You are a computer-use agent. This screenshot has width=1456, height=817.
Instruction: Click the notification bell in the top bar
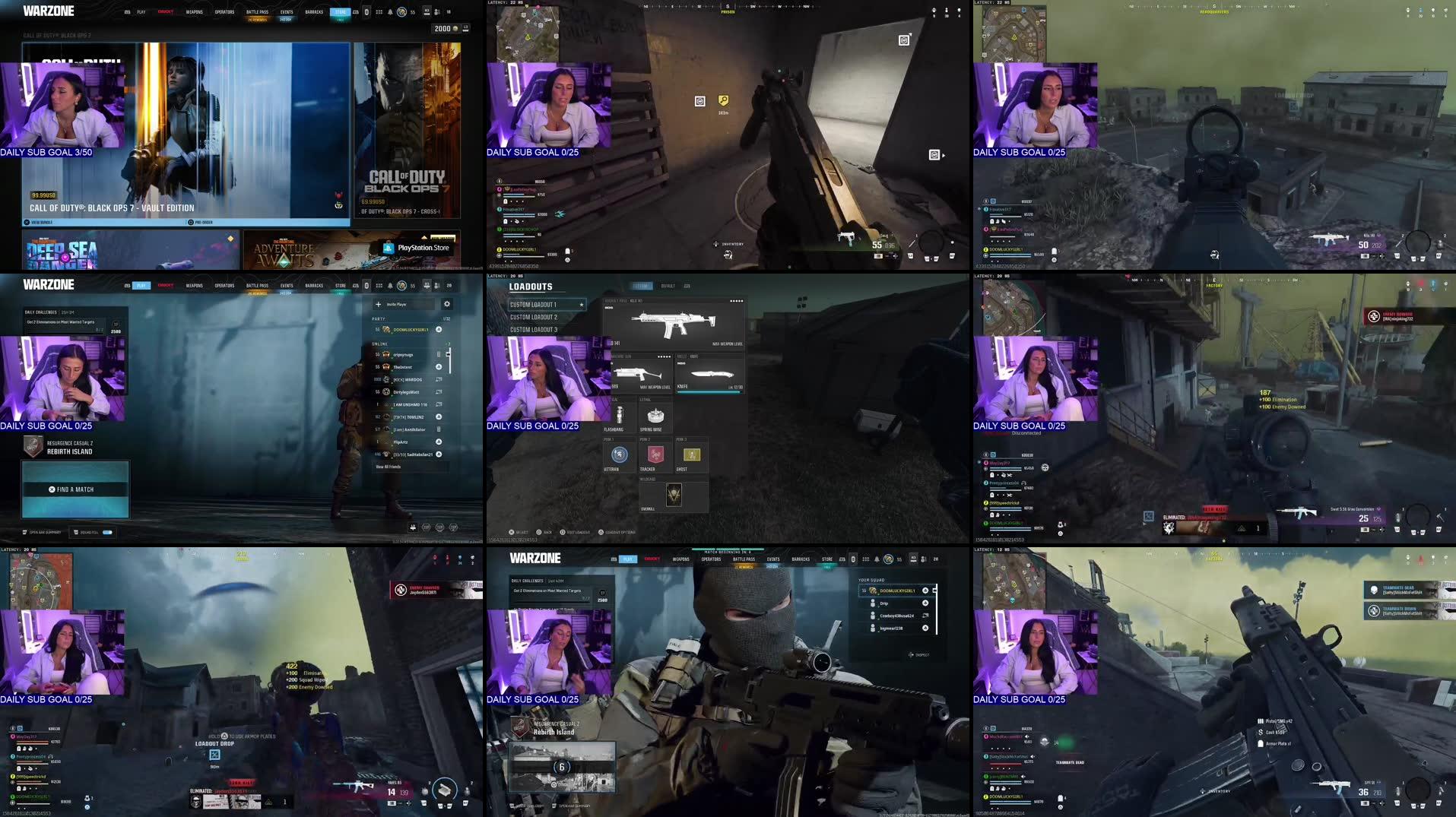tap(390, 286)
